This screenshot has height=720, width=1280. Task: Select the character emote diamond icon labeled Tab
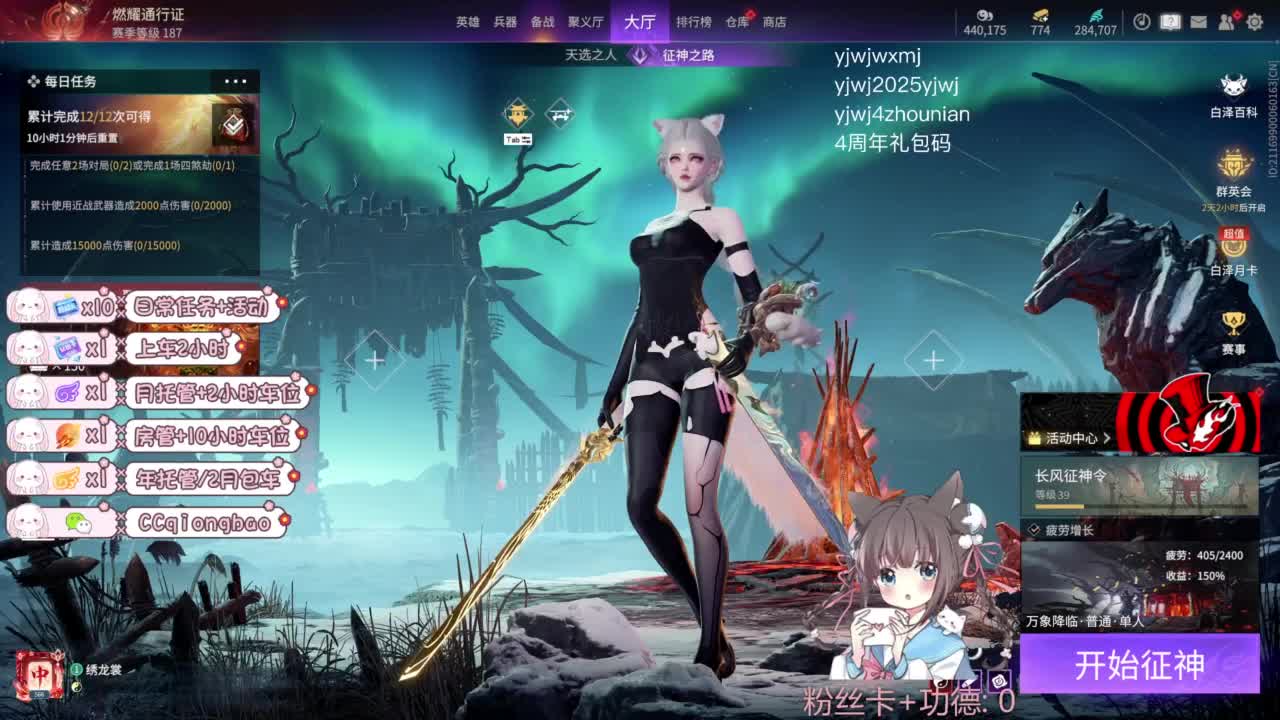click(518, 114)
